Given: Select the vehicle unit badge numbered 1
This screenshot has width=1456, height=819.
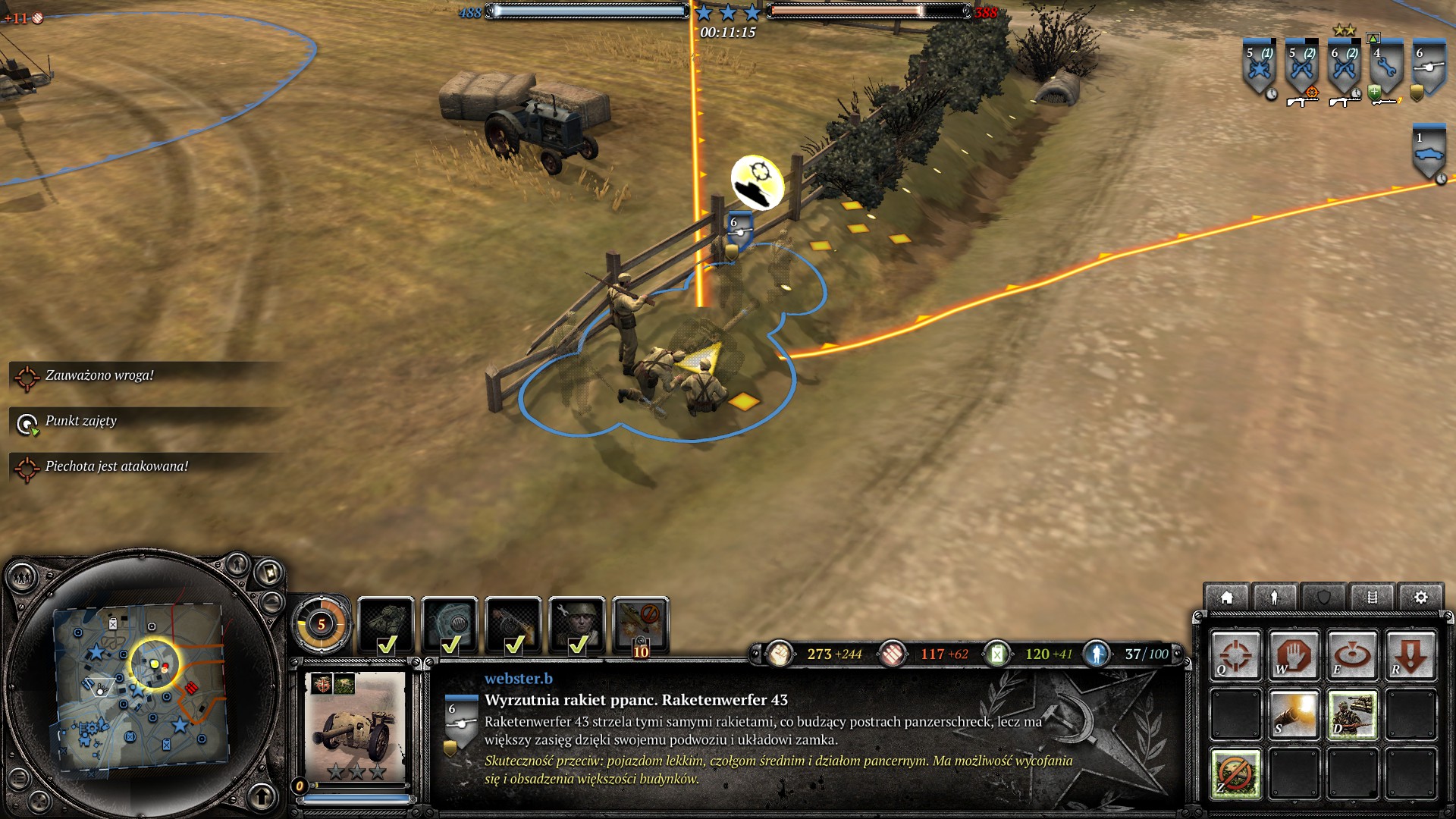Looking at the screenshot, I should (1429, 153).
